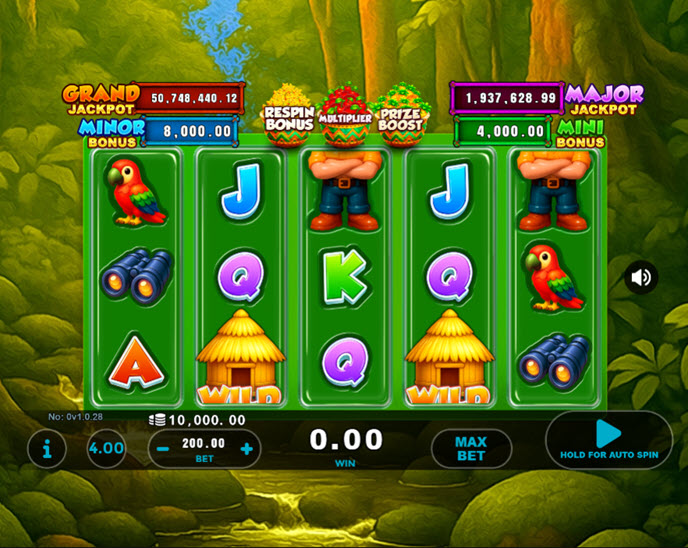Set the Max Bet
The width and height of the screenshot is (688, 548).
(x=470, y=449)
